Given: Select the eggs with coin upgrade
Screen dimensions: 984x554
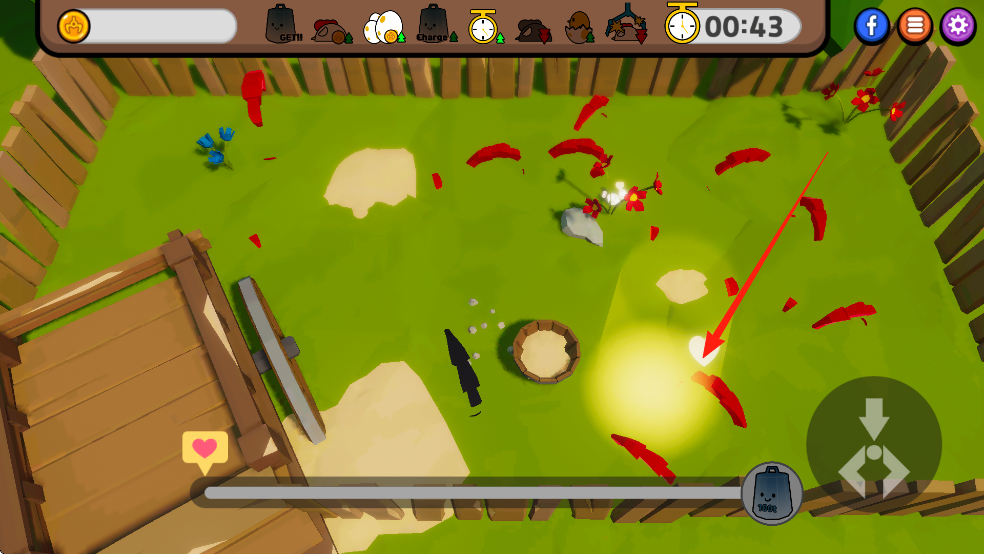Looking at the screenshot, I should [x=384, y=27].
